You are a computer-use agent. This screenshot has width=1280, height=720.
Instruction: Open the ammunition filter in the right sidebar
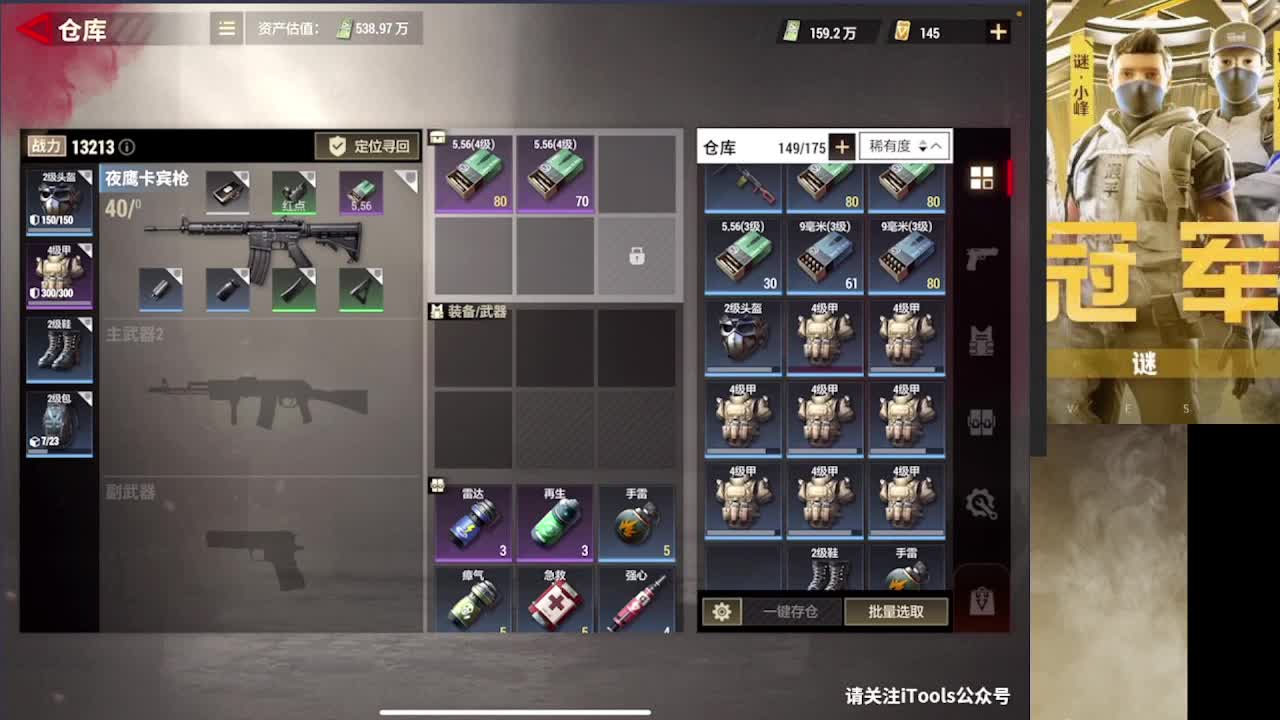[x=983, y=422]
